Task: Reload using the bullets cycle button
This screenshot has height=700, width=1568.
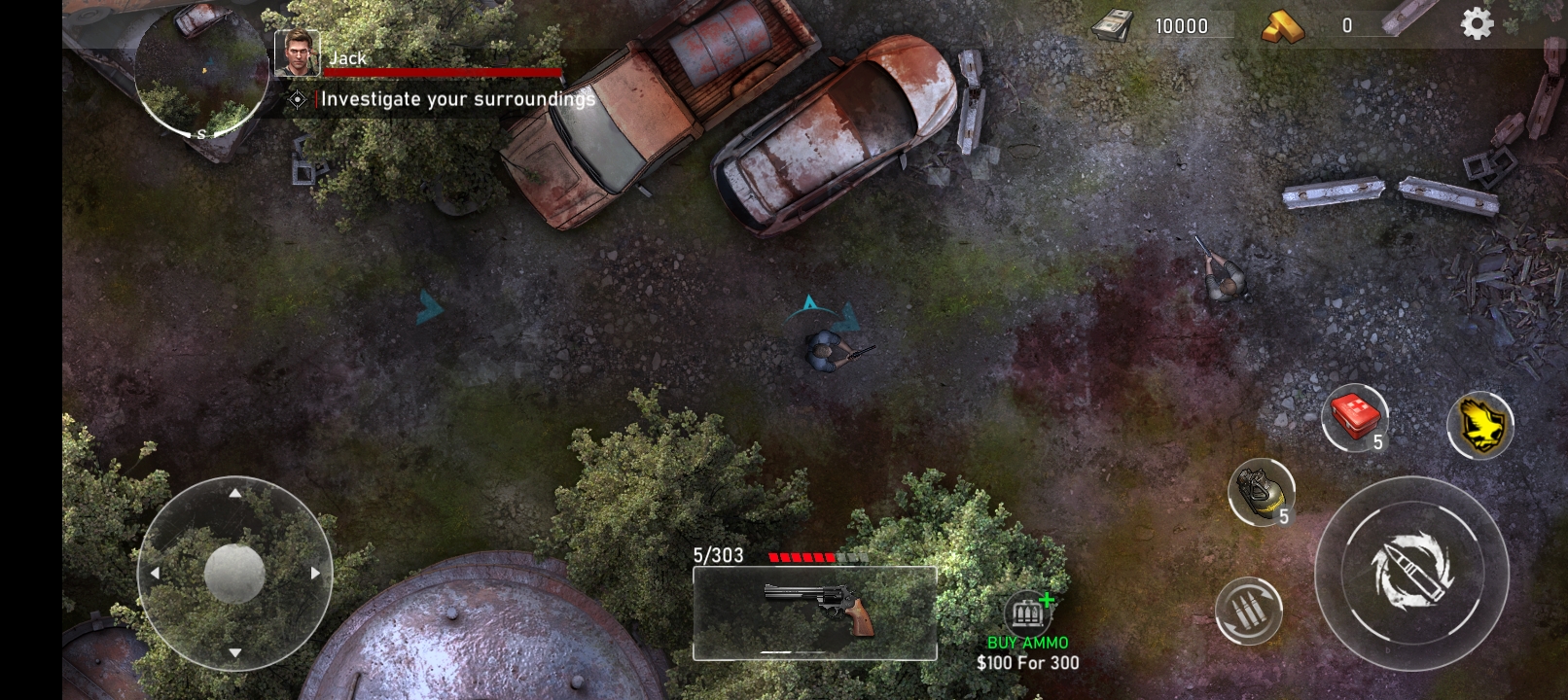Action: pos(1248,612)
